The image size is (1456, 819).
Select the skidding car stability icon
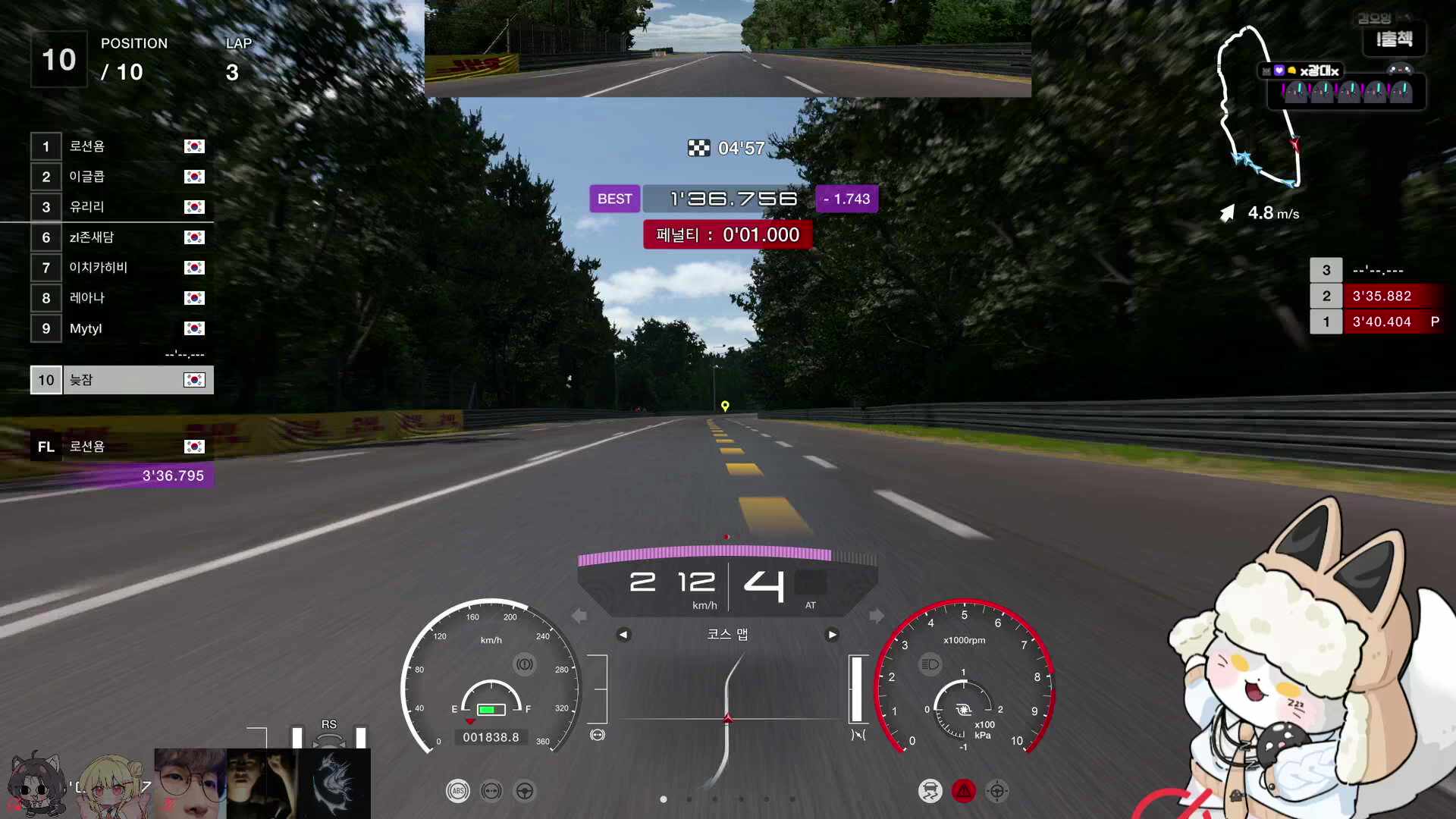(930, 791)
